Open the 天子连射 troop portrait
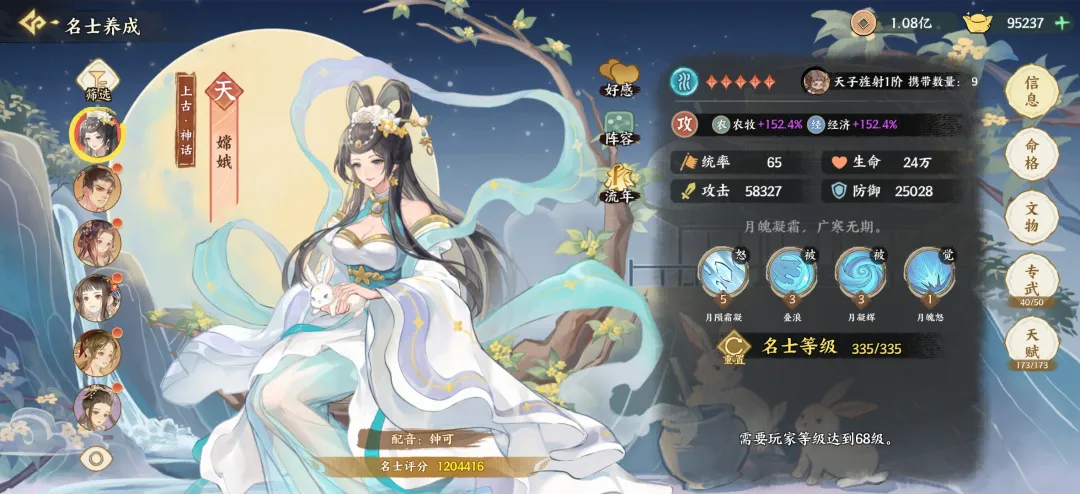 click(815, 82)
